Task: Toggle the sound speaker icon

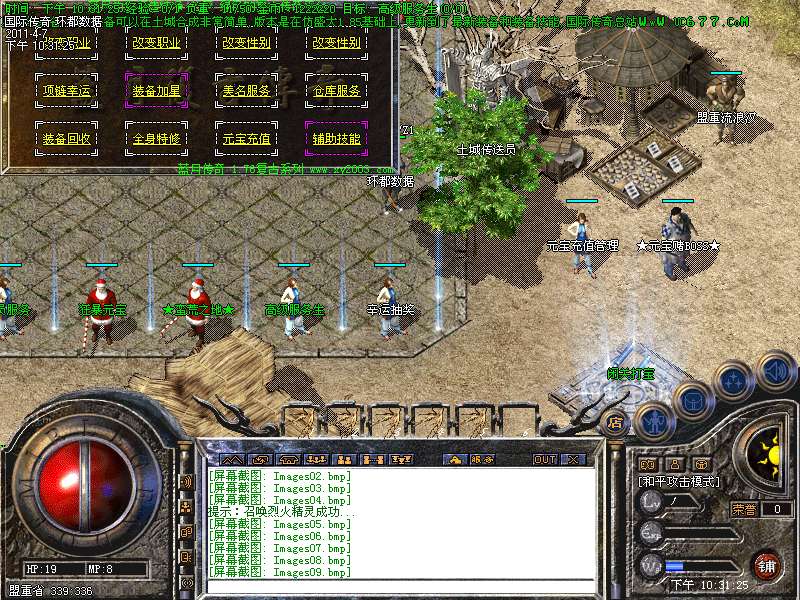Action: [775, 372]
